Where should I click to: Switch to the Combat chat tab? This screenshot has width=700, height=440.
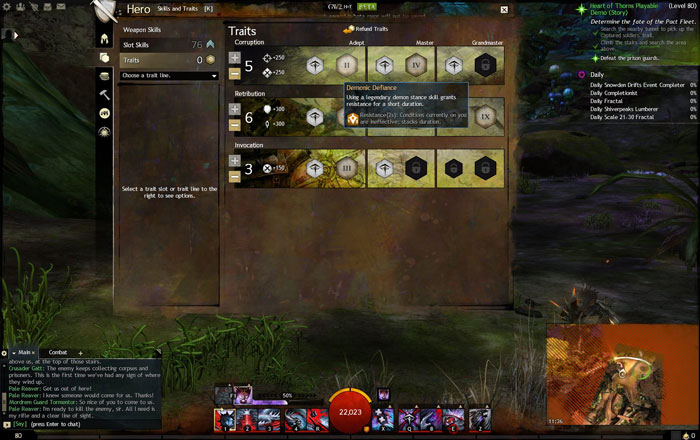[x=58, y=352]
